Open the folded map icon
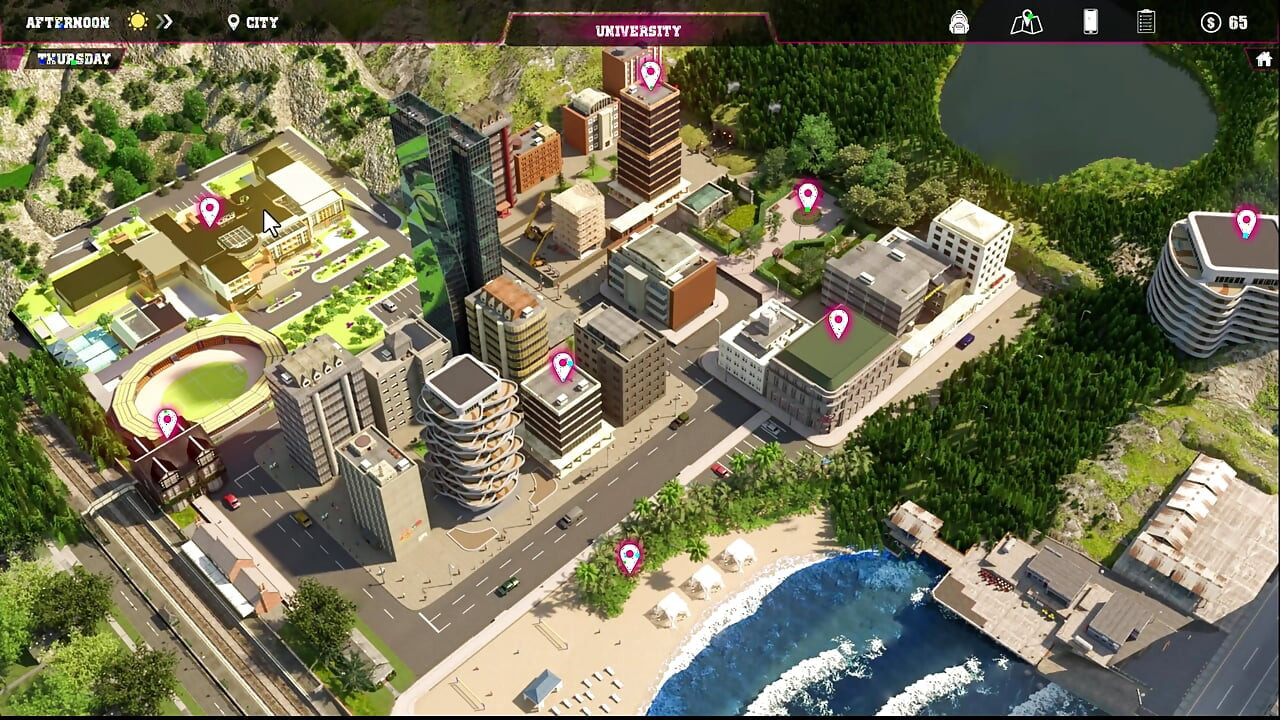This screenshot has width=1280, height=720. pyautogui.click(x=1026, y=22)
